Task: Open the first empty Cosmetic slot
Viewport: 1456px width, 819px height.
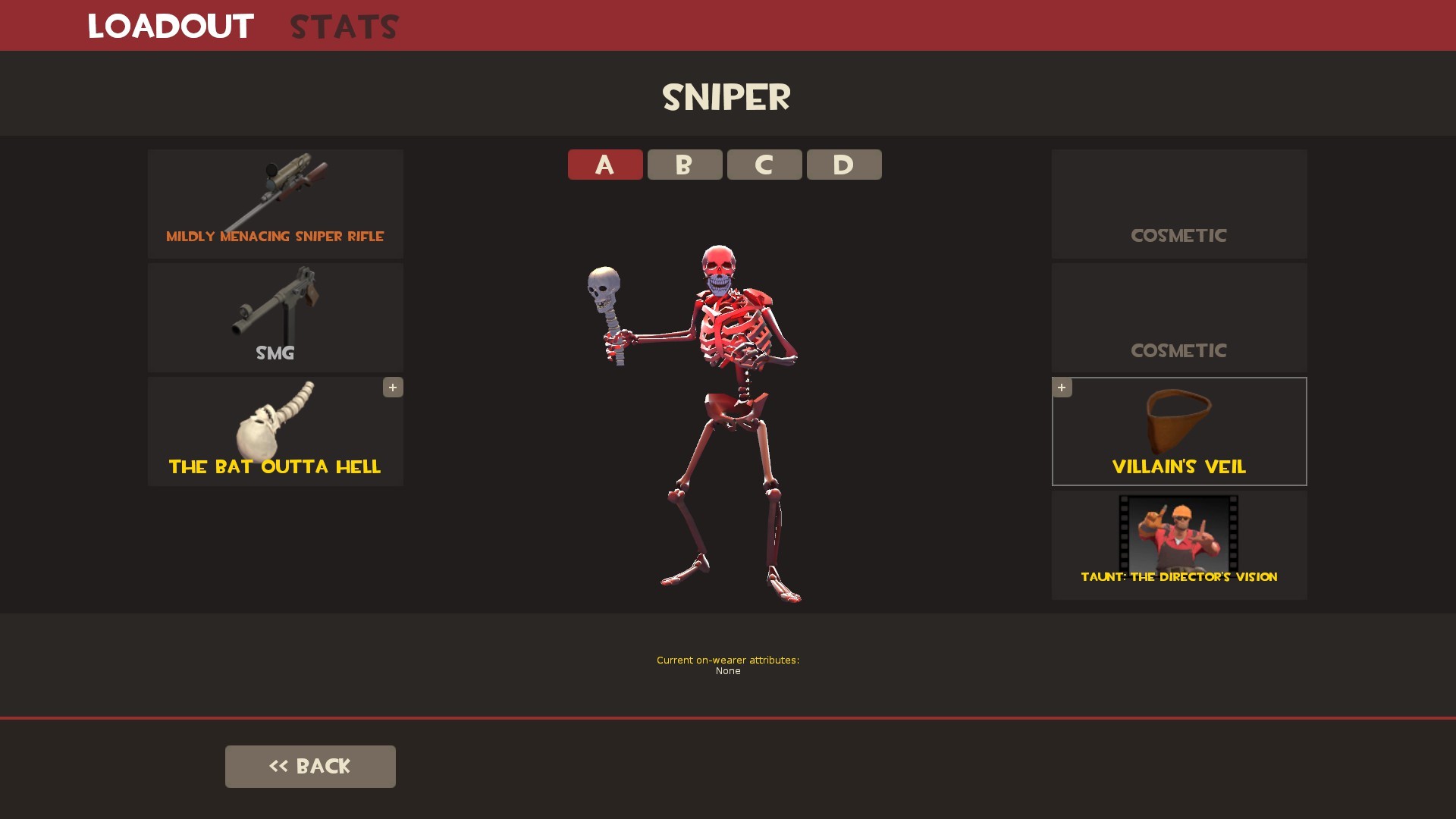Action: (1178, 203)
